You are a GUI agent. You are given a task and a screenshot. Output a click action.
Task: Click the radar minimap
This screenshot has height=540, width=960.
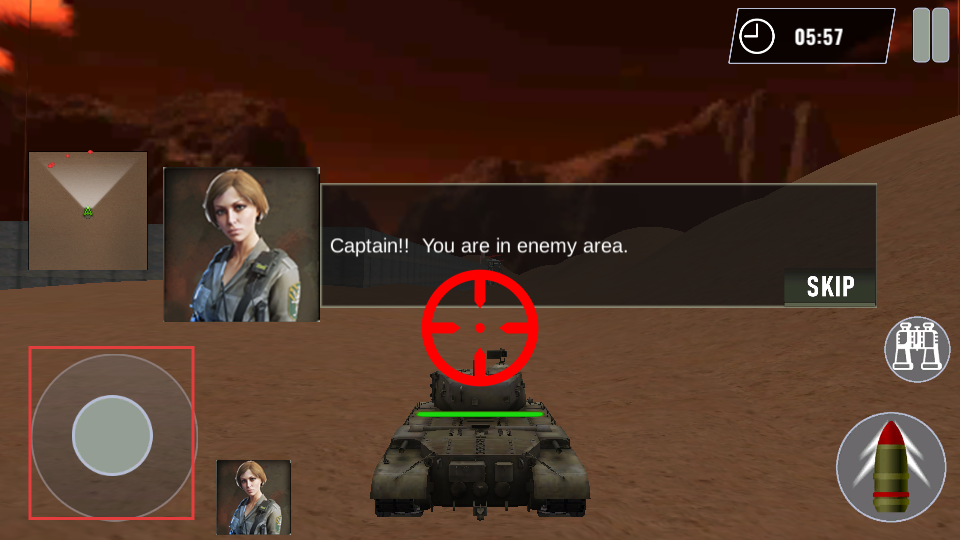[x=88, y=211]
